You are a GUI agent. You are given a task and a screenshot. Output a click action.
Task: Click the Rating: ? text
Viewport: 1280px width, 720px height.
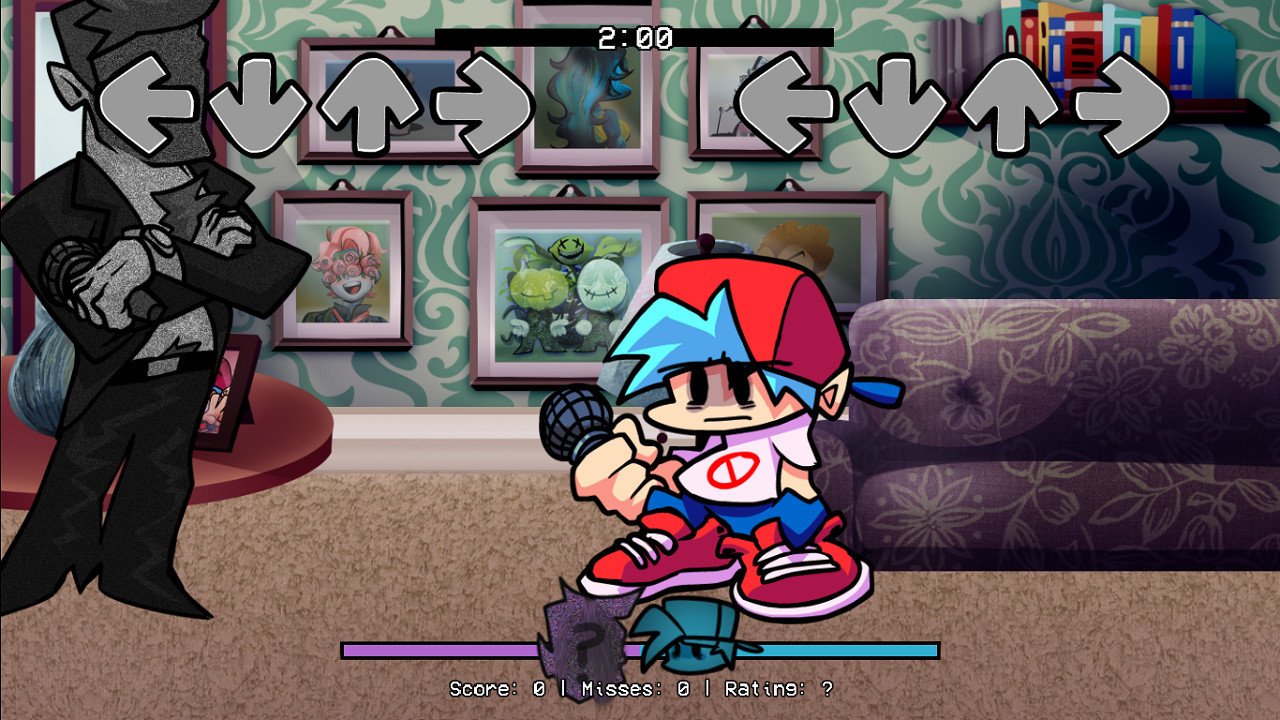point(775,688)
